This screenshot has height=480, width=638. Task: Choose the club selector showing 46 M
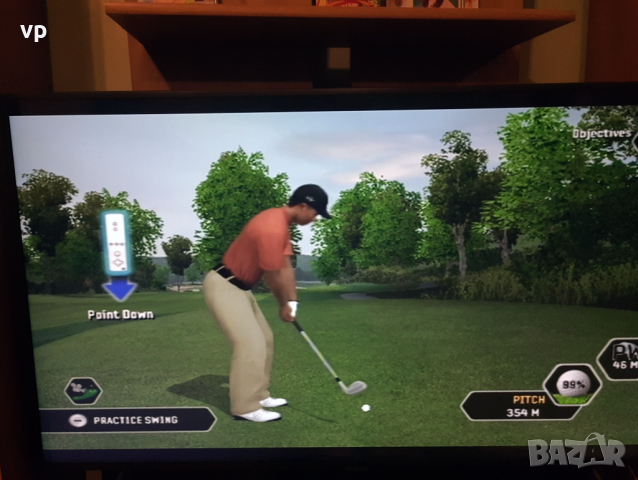(x=618, y=359)
